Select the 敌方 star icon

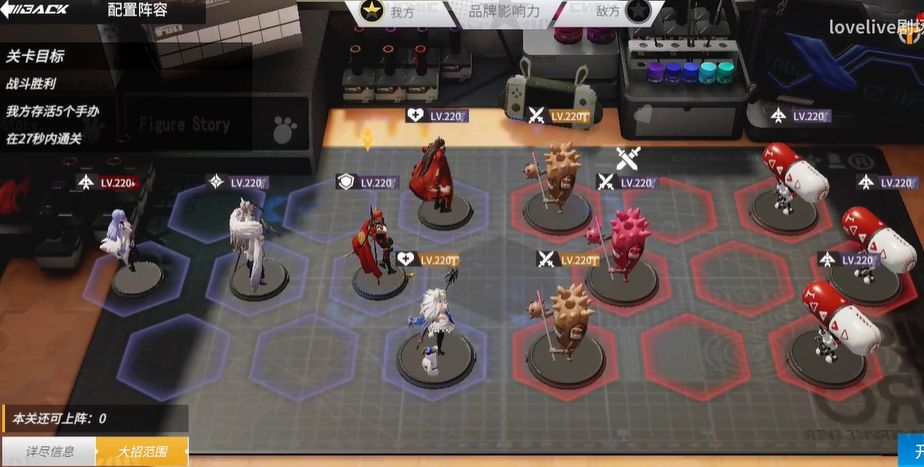coord(639,12)
